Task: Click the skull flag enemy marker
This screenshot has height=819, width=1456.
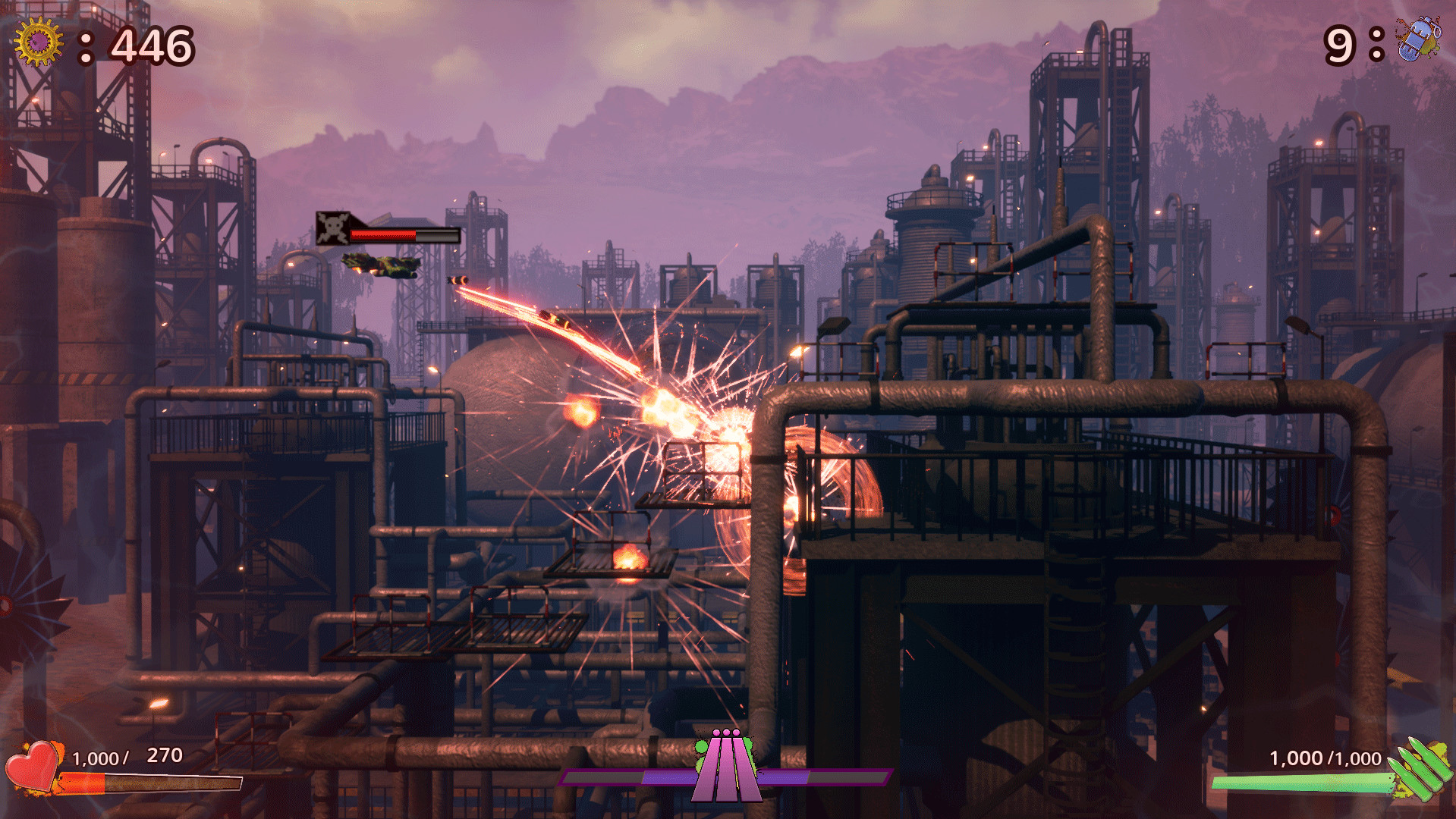Action: click(x=332, y=227)
